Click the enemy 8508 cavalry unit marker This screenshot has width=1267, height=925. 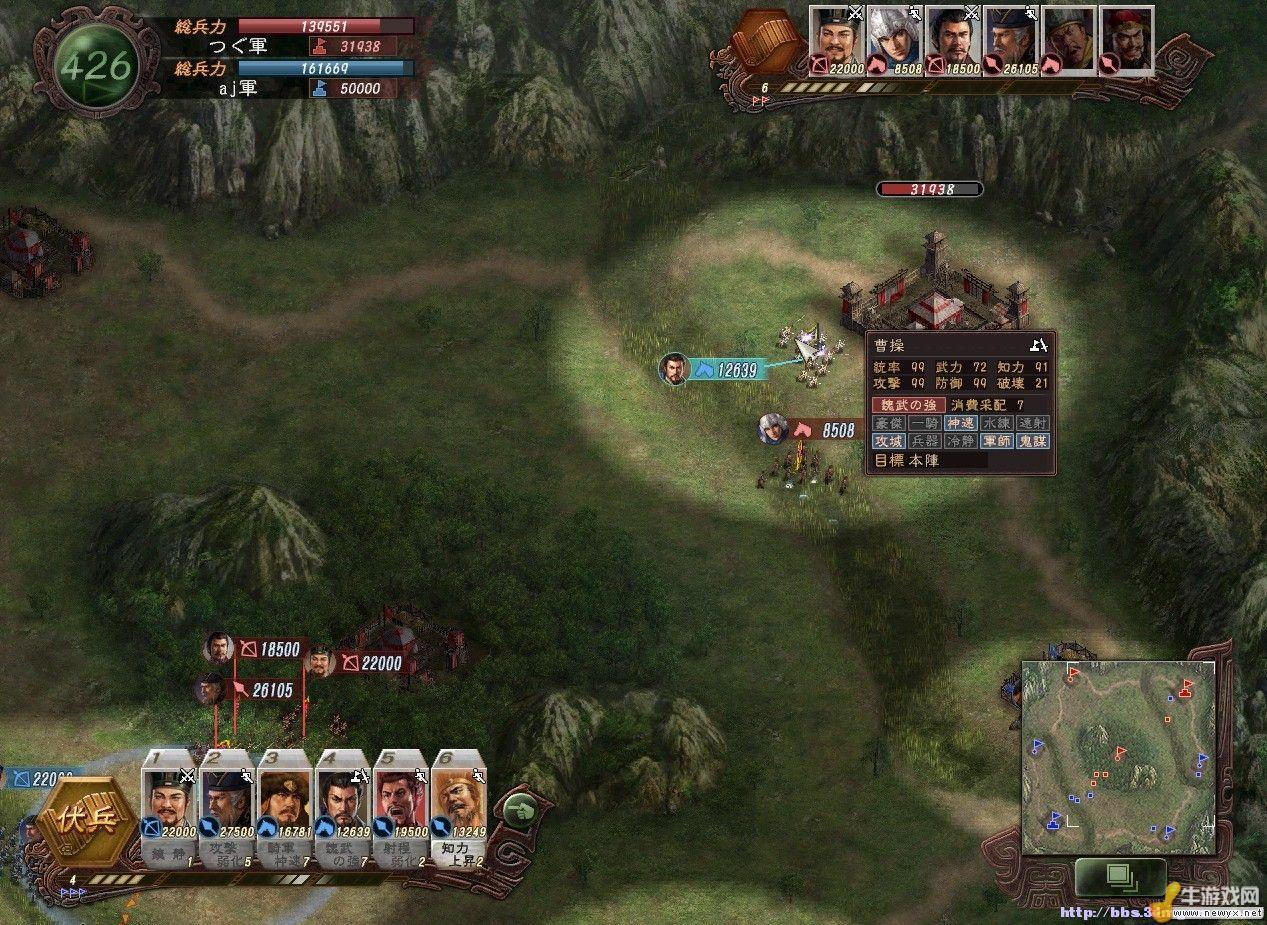pos(822,430)
